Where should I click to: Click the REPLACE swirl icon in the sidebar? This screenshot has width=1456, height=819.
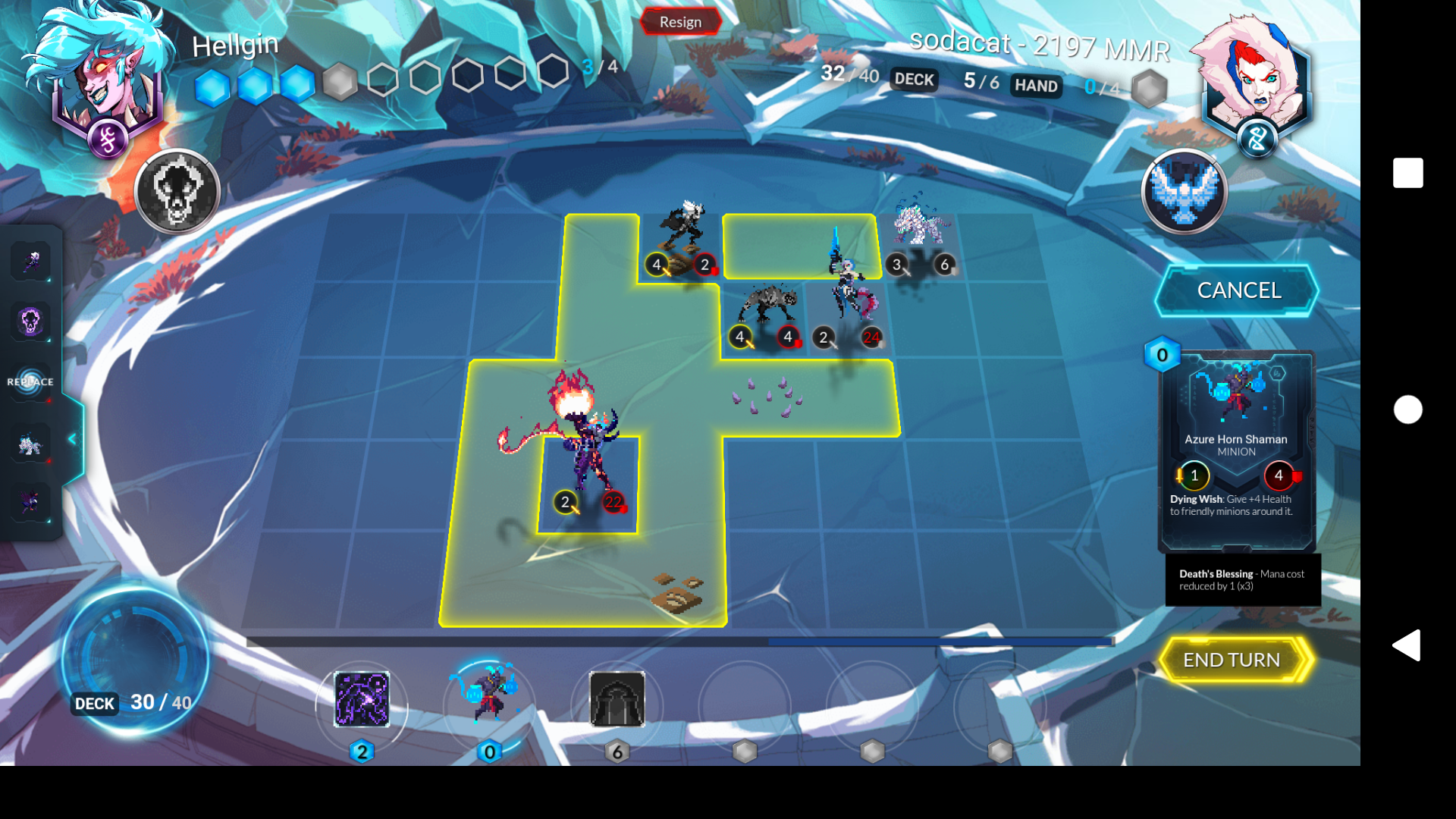coord(31,383)
